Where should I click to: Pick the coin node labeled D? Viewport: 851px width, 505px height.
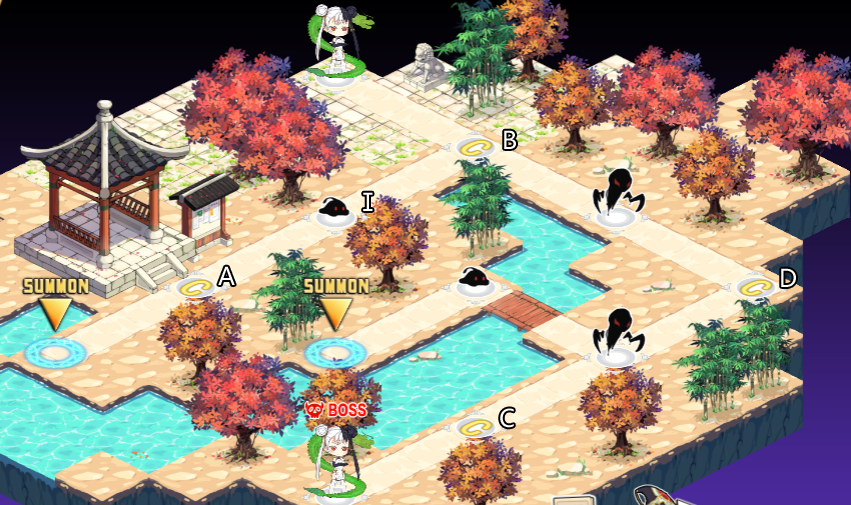click(757, 288)
